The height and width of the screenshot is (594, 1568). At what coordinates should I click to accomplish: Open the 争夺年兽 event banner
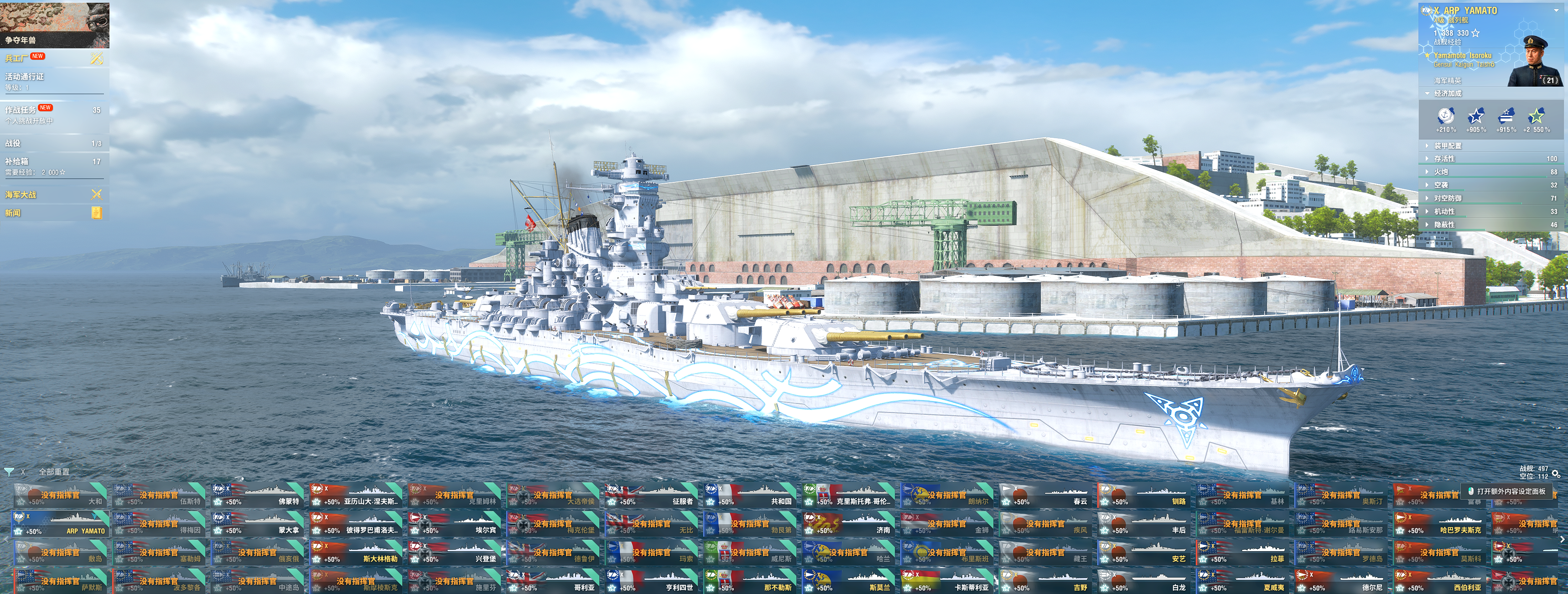pyautogui.click(x=54, y=25)
